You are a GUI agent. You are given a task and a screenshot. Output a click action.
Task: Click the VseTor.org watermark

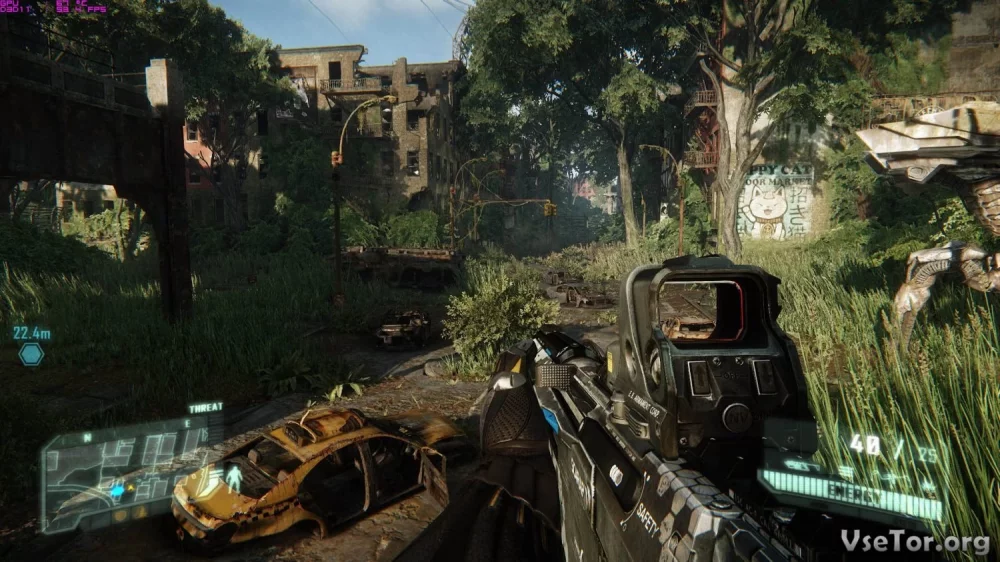914,540
